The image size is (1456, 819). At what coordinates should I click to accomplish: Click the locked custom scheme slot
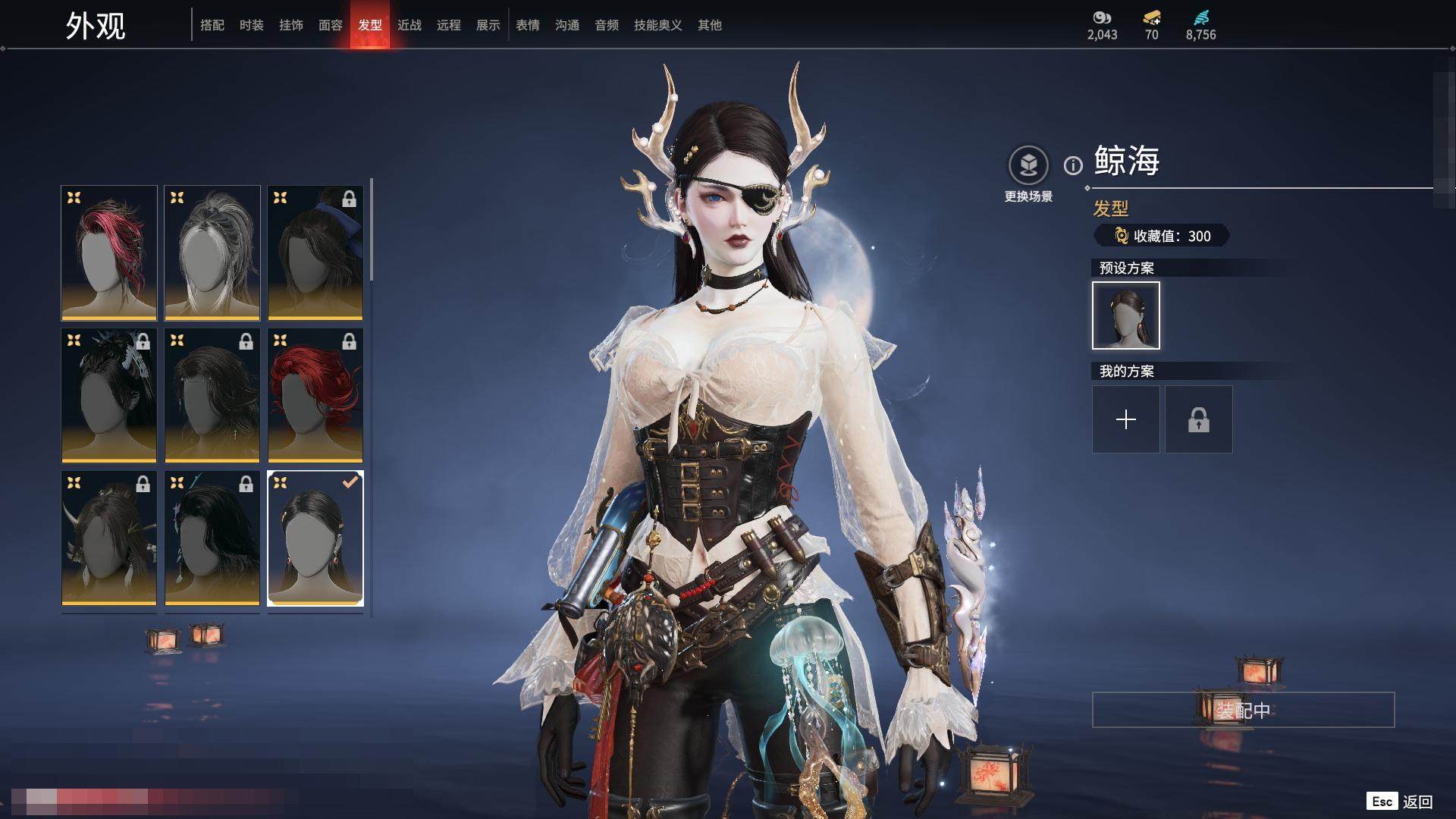(1199, 419)
